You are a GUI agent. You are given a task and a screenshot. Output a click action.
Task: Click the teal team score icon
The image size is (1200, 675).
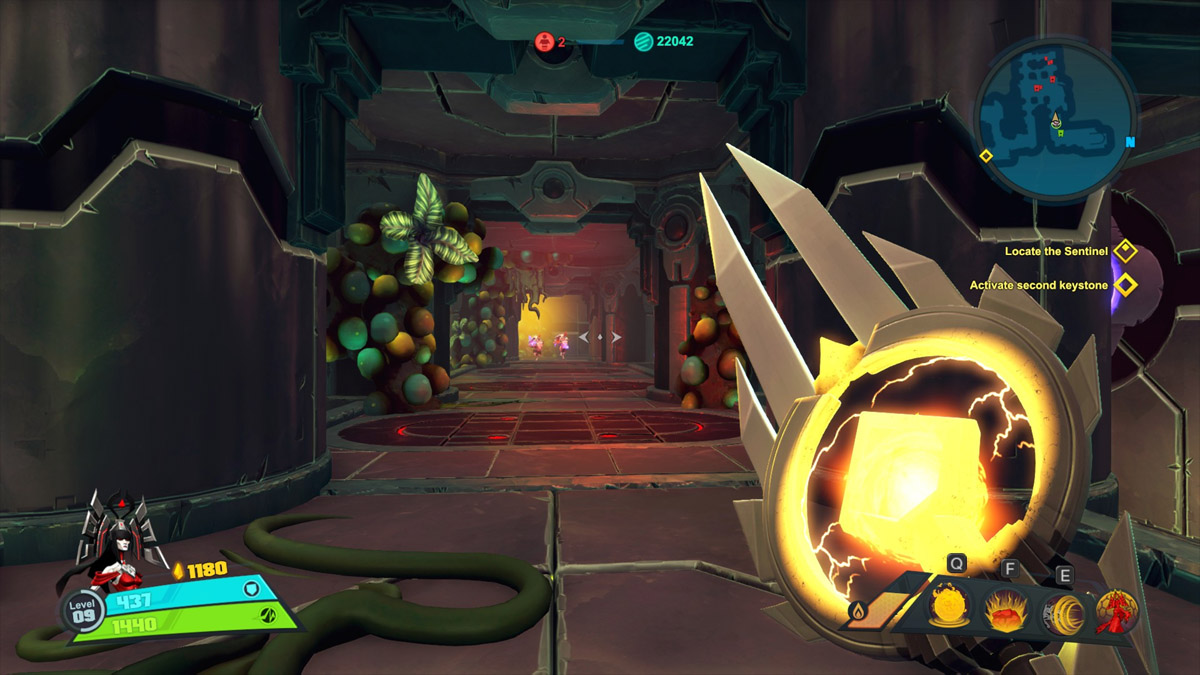[643, 42]
